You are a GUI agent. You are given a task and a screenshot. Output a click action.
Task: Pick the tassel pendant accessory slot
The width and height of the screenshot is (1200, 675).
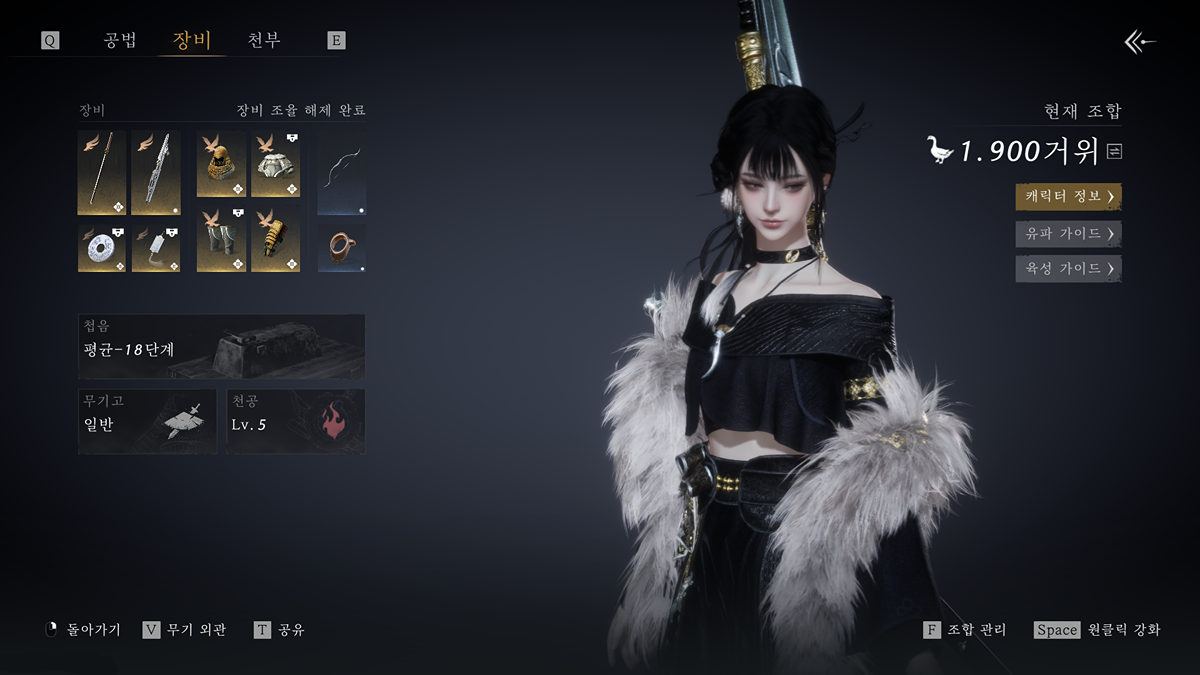[x=156, y=248]
